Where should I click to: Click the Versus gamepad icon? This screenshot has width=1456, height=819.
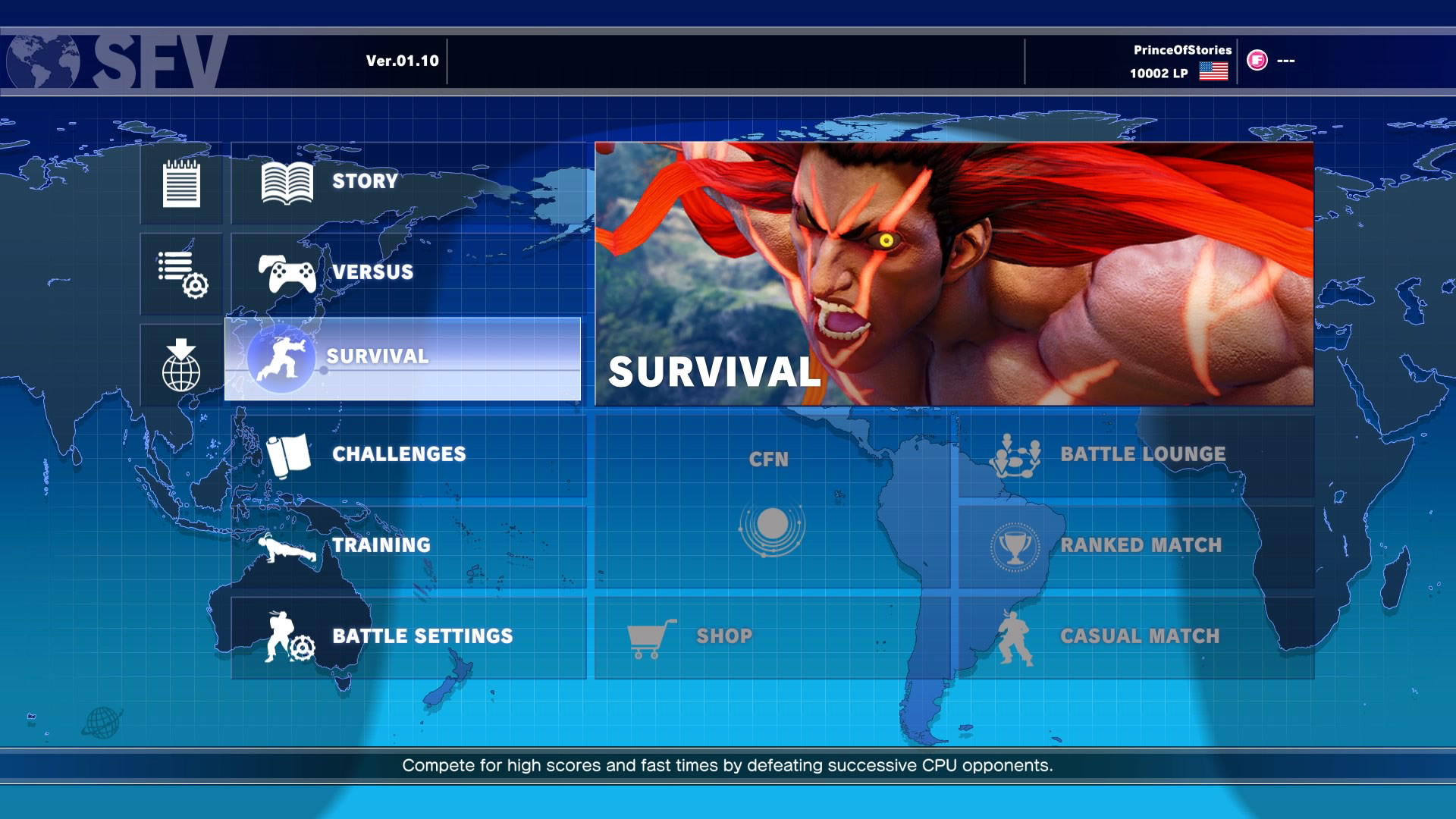click(287, 272)
